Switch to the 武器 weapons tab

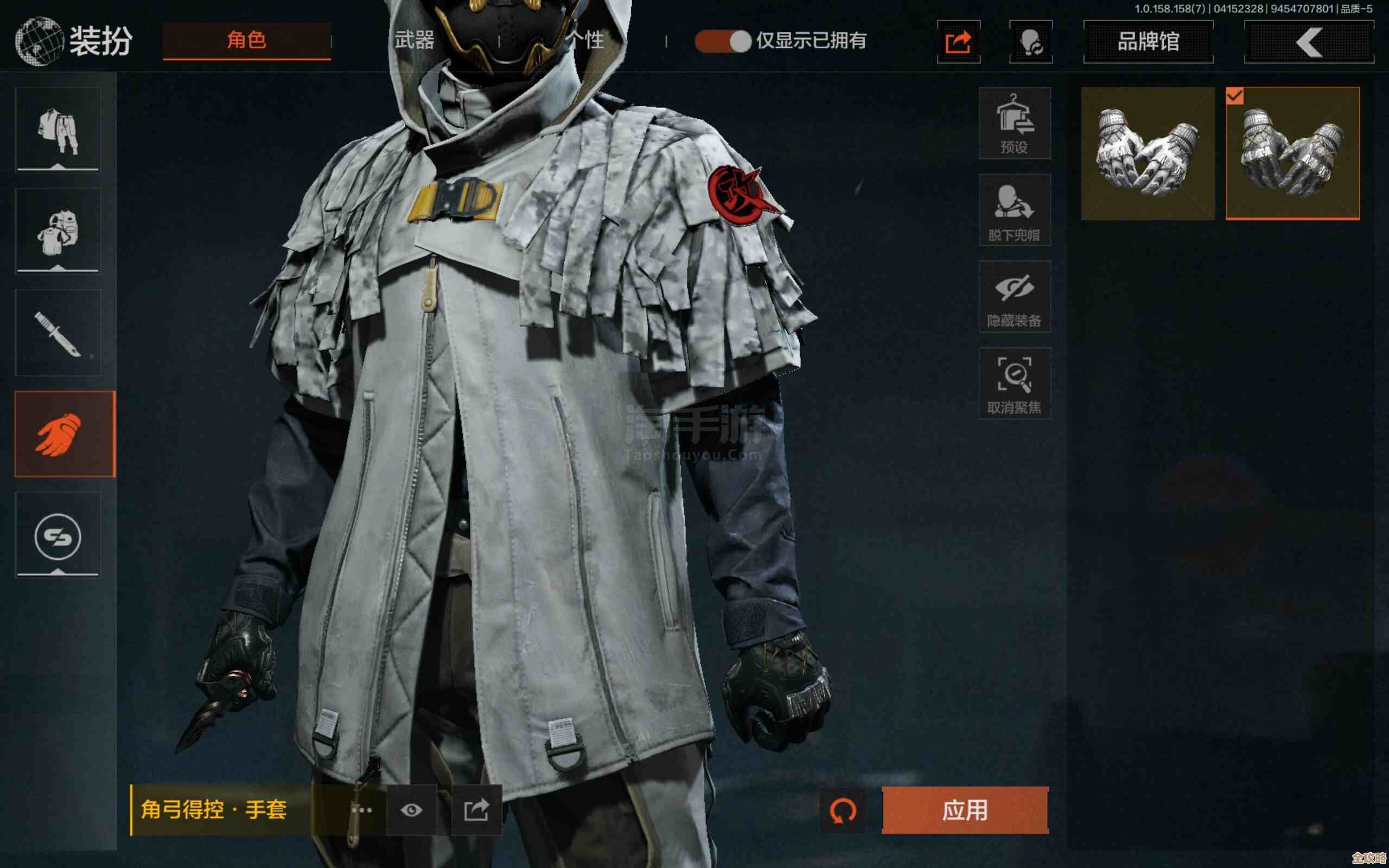point(415,41)
